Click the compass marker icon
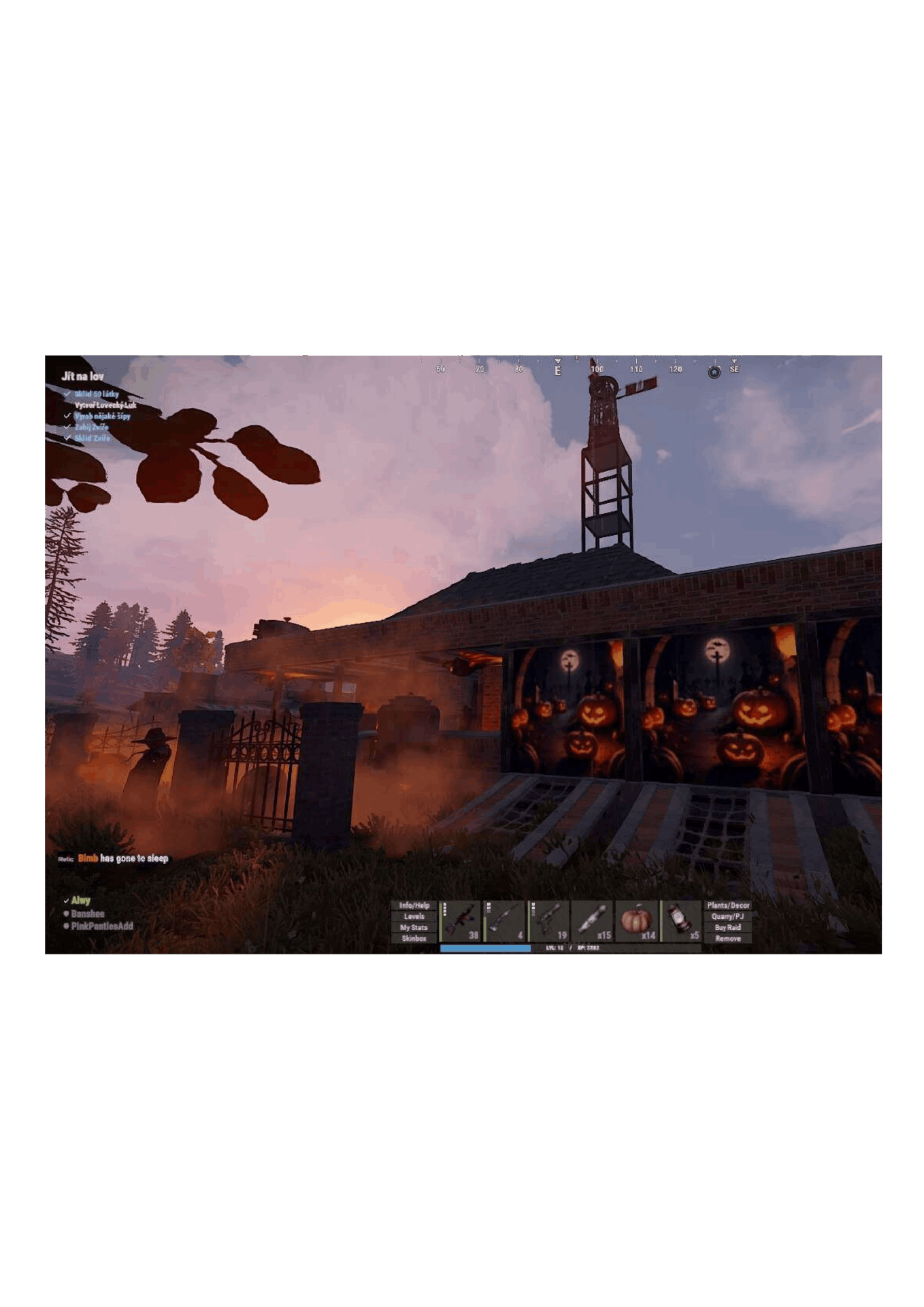The height and width of the screenshot is (1307, 924). click(x=714, y=372)
